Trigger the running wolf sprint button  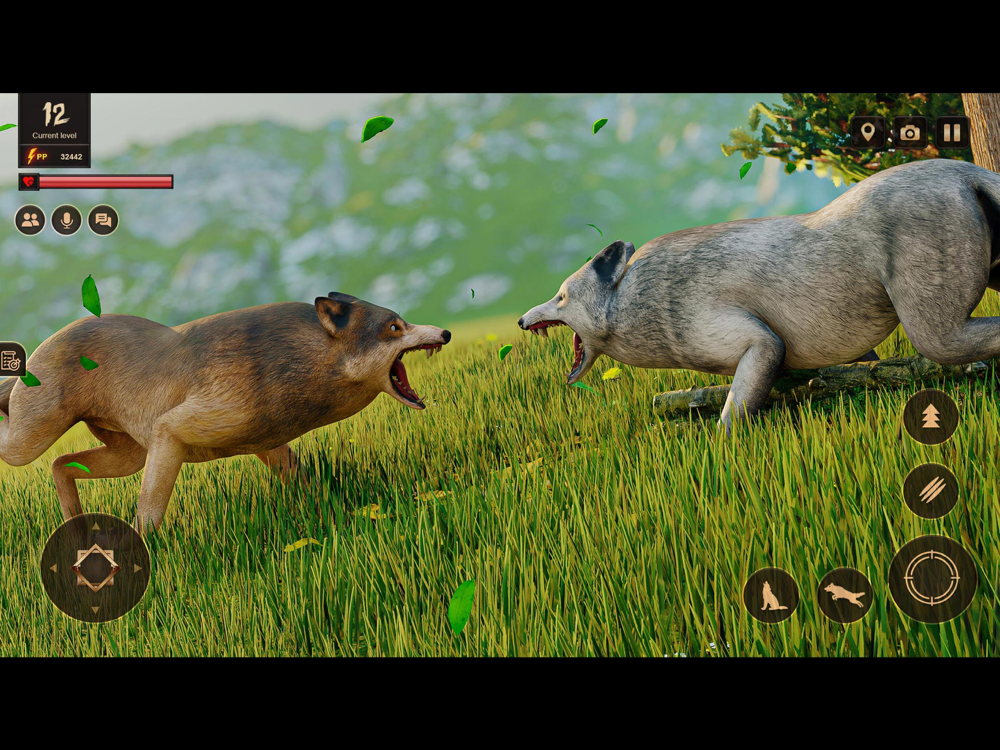tap(845, 595)
